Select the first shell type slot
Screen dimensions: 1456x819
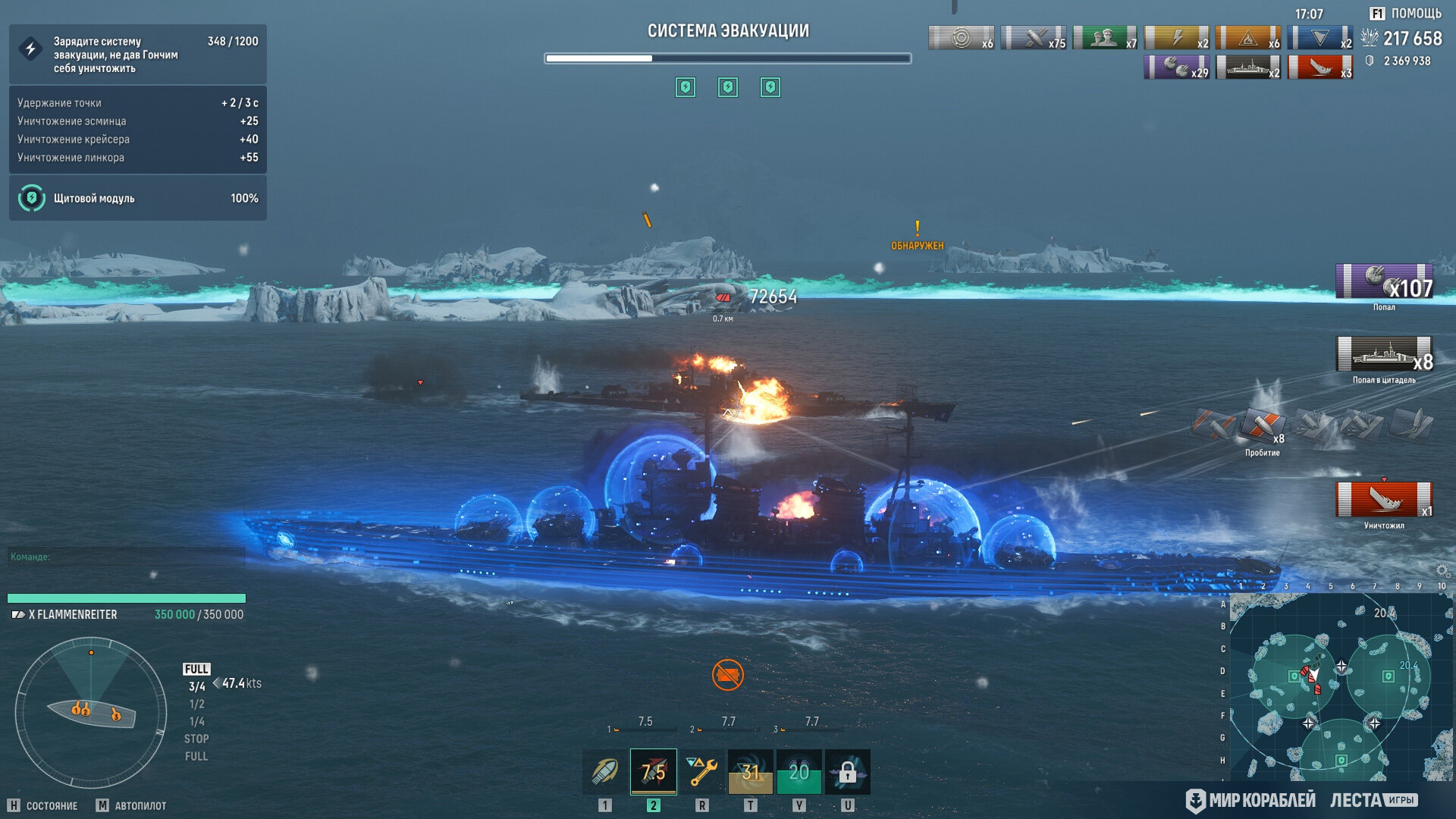pyautogui.click(x=604, y=772)
